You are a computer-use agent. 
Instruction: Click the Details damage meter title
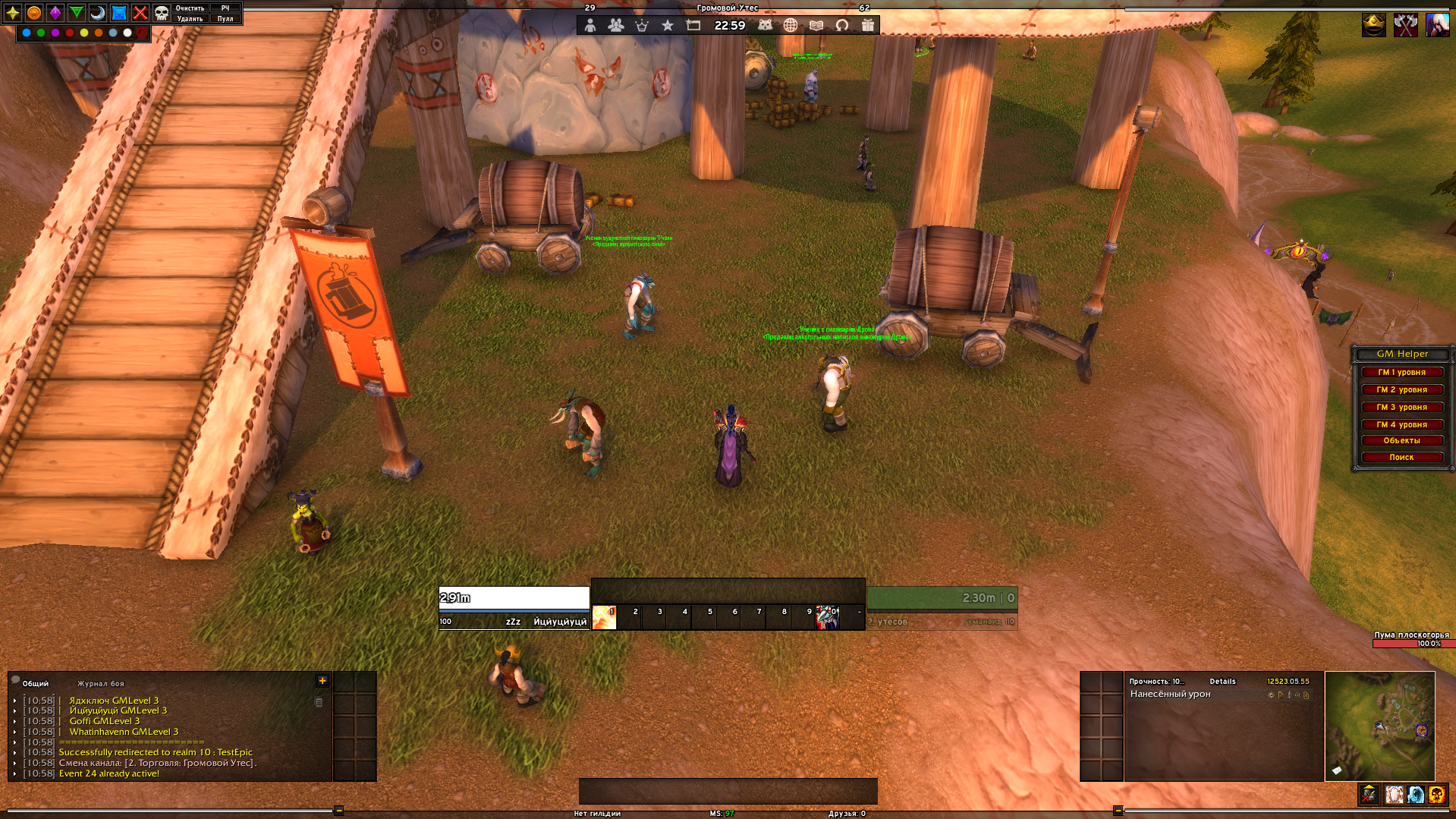[1222, 682]
